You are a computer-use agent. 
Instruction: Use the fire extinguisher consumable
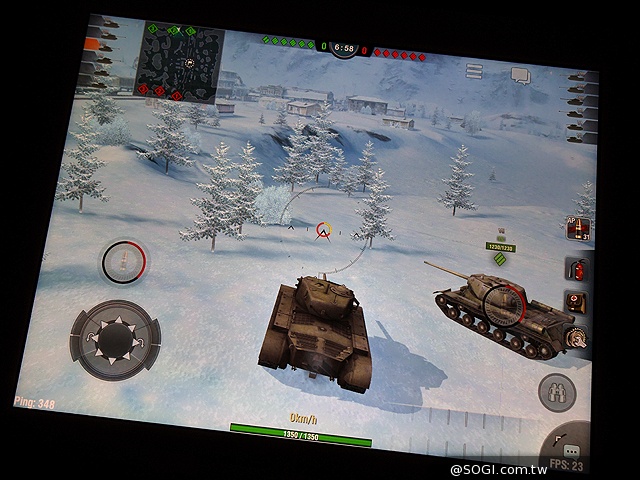tap(577, 268)
